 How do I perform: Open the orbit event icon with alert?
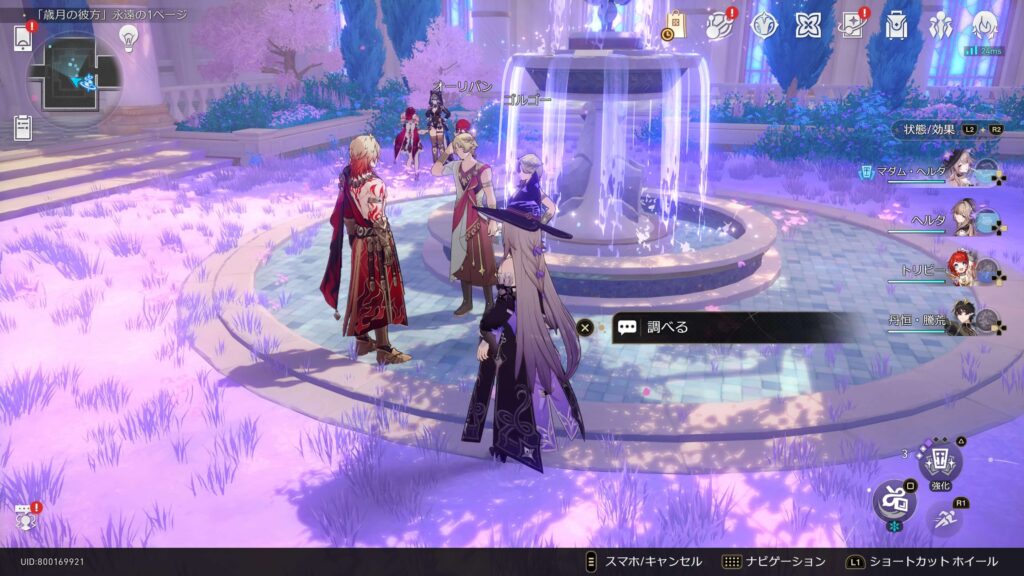tap(719, 25)
